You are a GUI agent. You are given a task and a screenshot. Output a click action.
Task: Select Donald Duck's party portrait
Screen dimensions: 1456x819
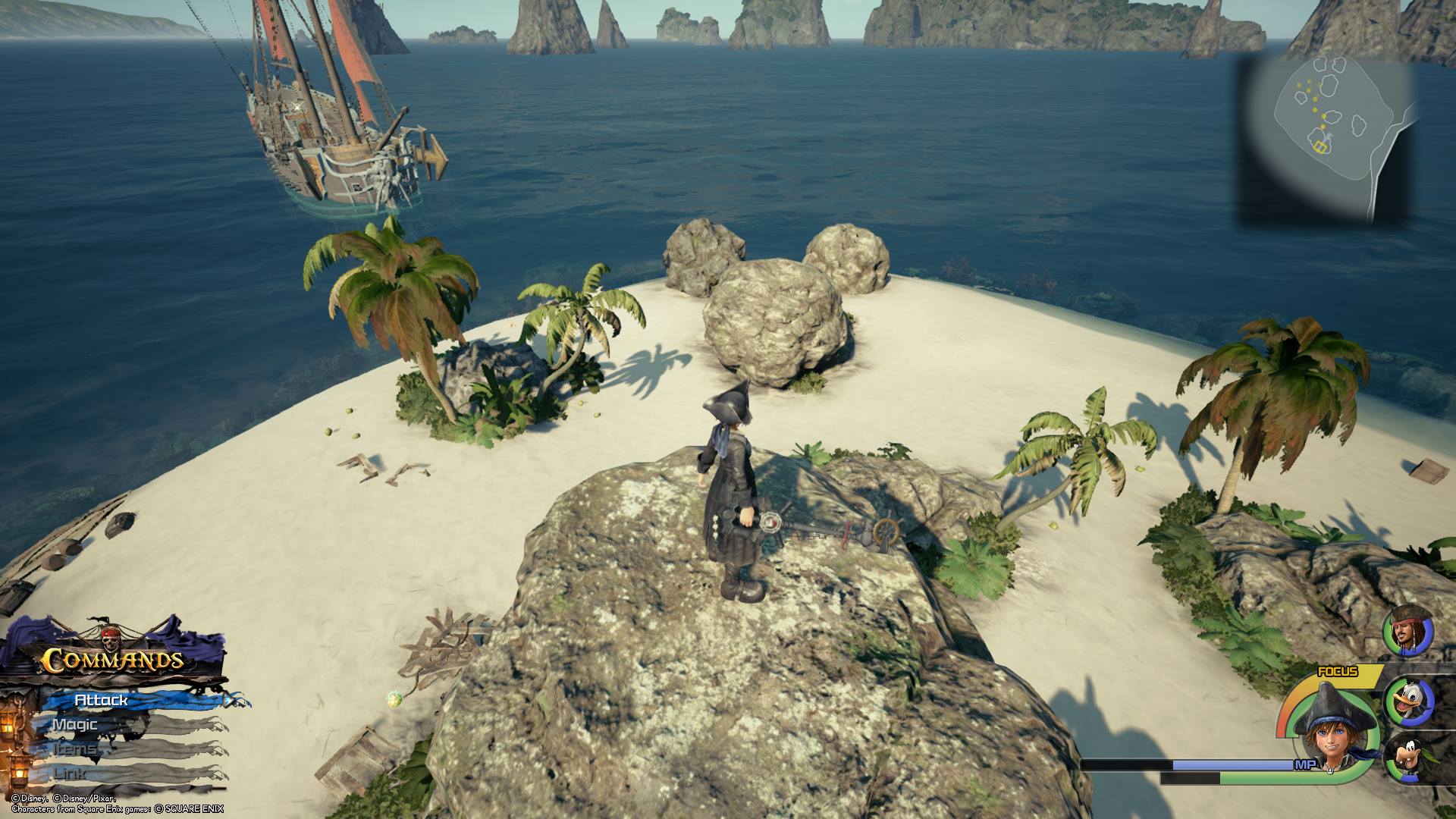click(x=1409, y=703)
